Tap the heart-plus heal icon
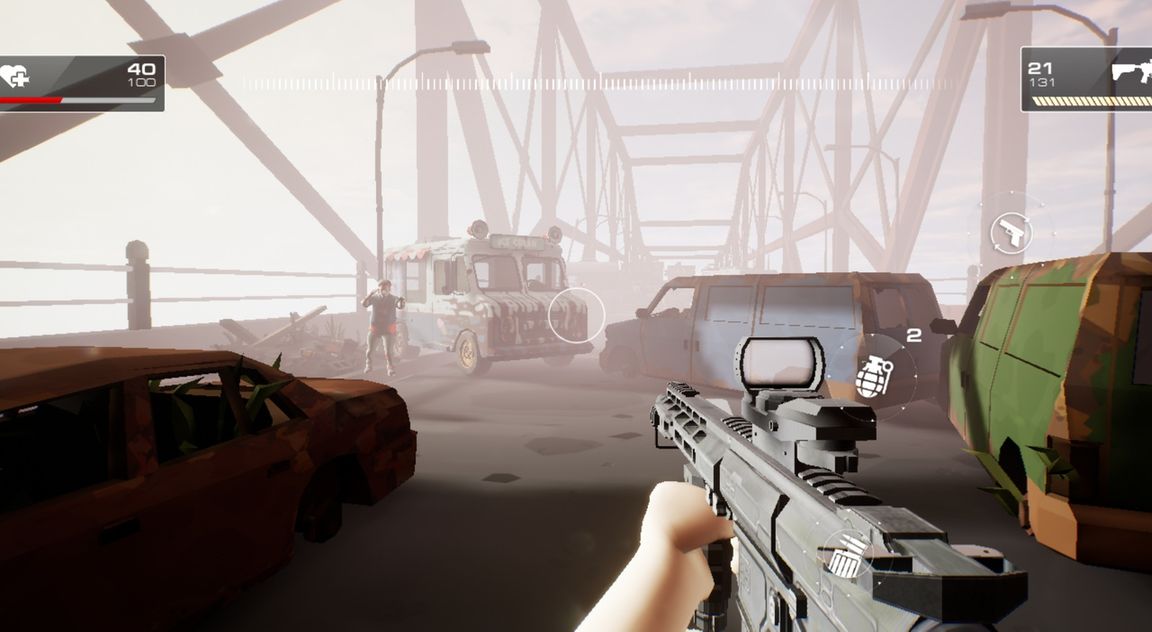The height and width of the screenshot is (632, 1152). pos(15,76)
